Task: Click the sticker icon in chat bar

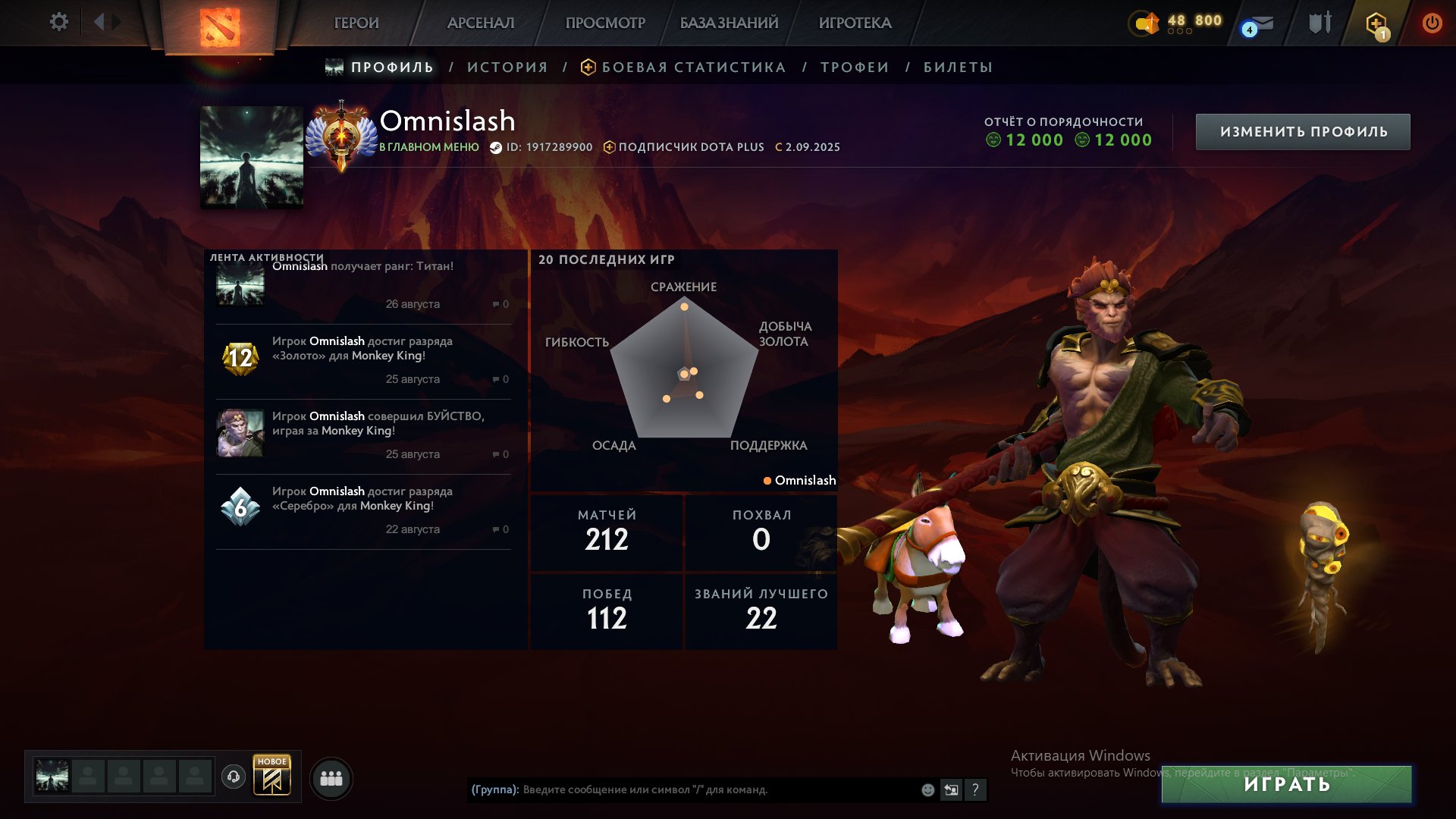Action: 951,790
